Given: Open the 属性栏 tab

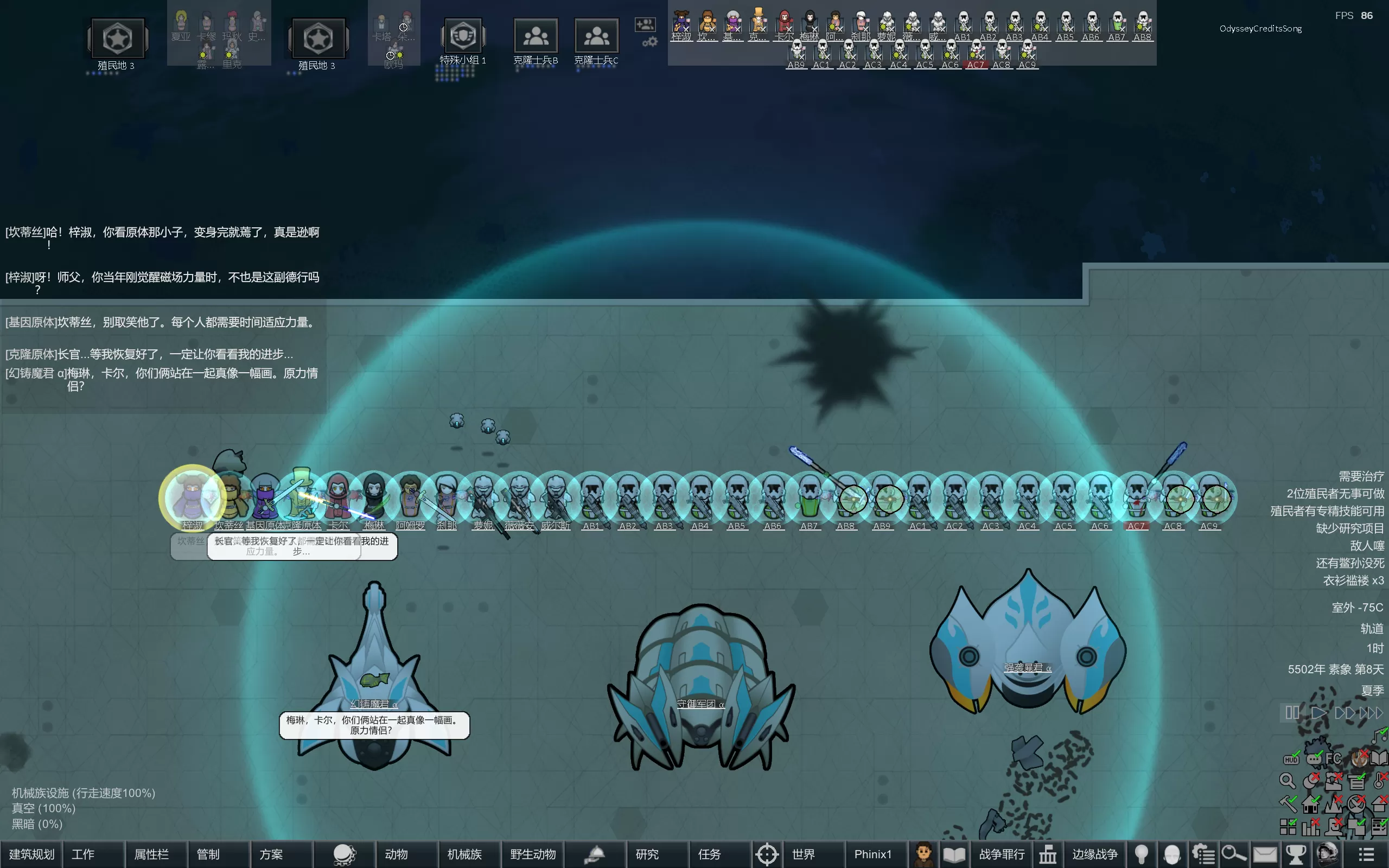Looking at the screenshot, I should pos(151,854).
